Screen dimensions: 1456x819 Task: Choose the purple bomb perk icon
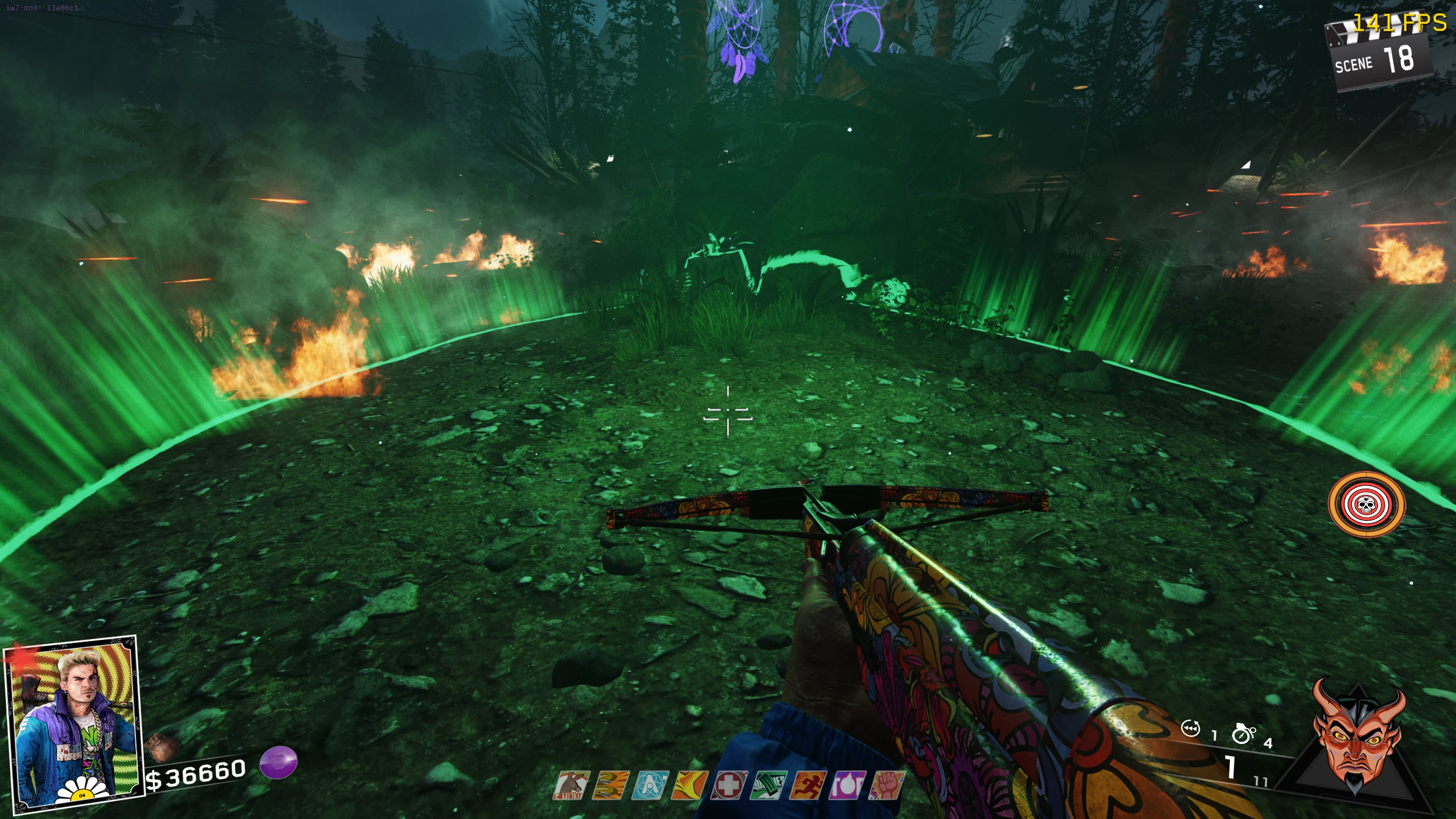(x=847, y=786)
